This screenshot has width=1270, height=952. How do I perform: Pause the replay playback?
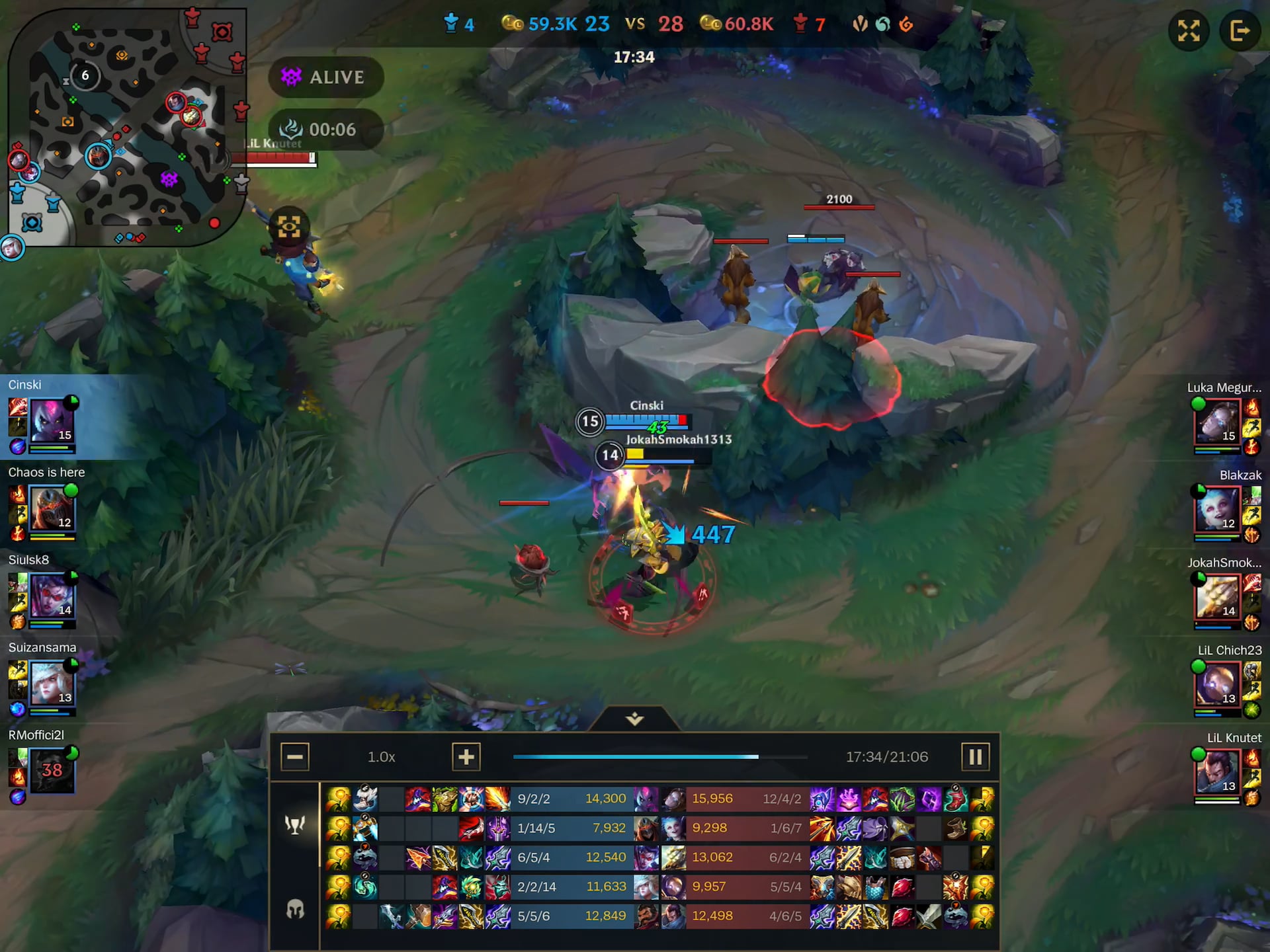(x=975, y=757)
